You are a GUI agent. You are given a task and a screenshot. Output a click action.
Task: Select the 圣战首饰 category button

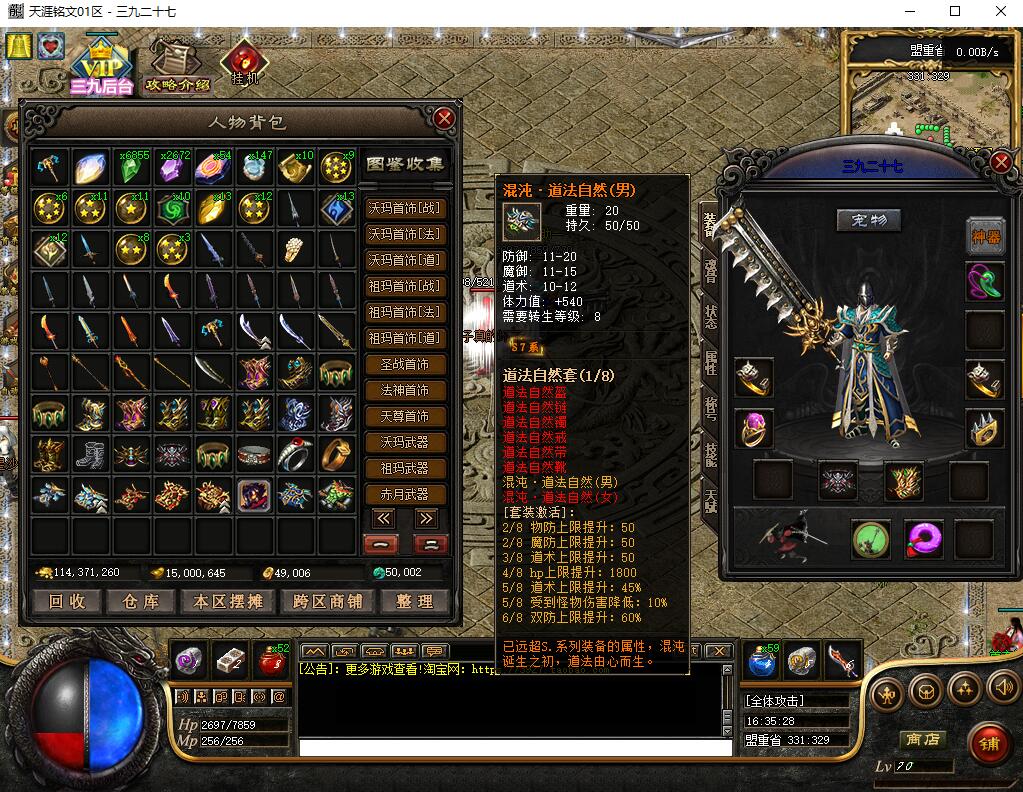click(405, 365)
